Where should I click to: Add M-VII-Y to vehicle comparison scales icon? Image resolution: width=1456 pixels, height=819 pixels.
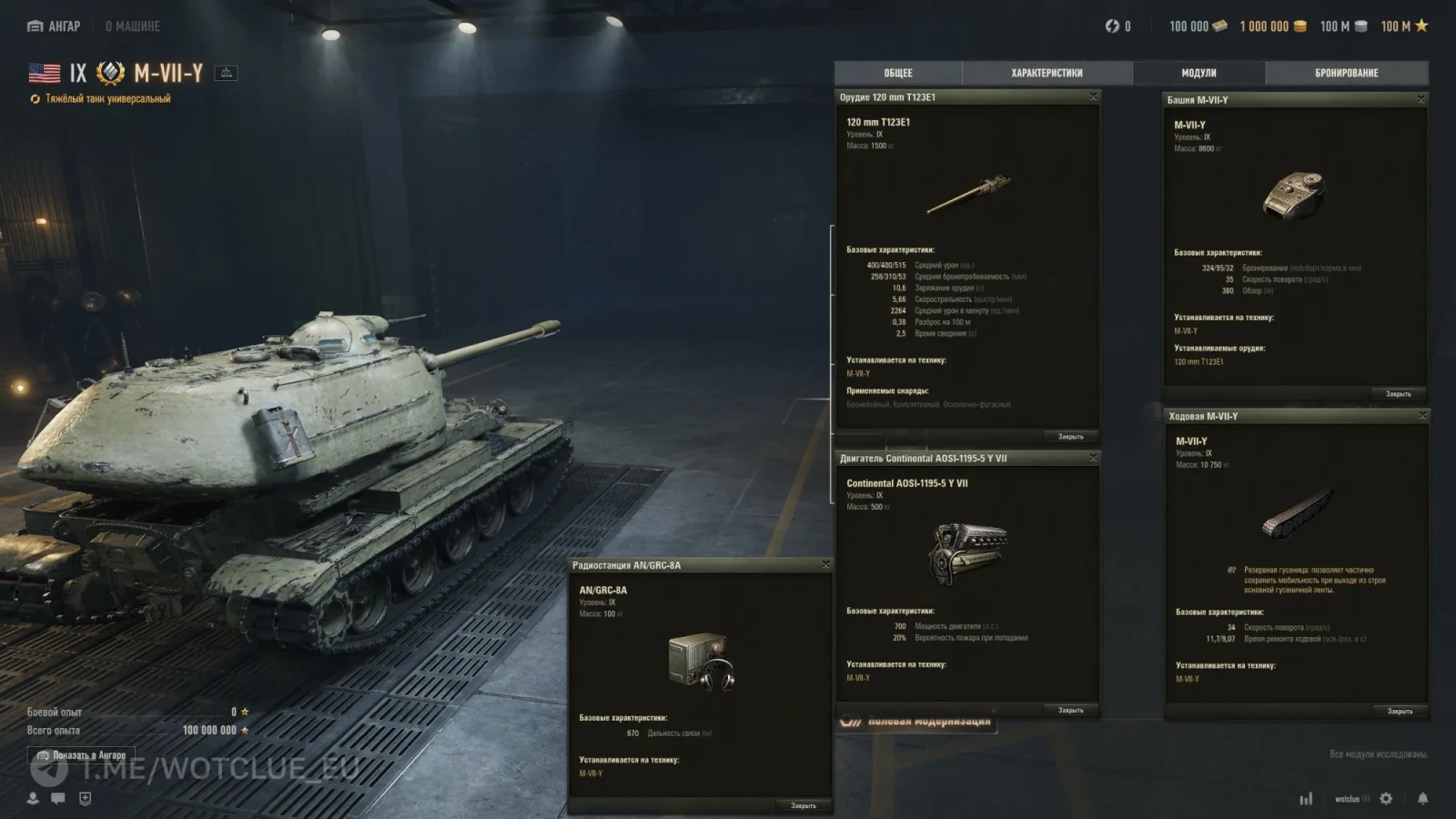point(226,73)
